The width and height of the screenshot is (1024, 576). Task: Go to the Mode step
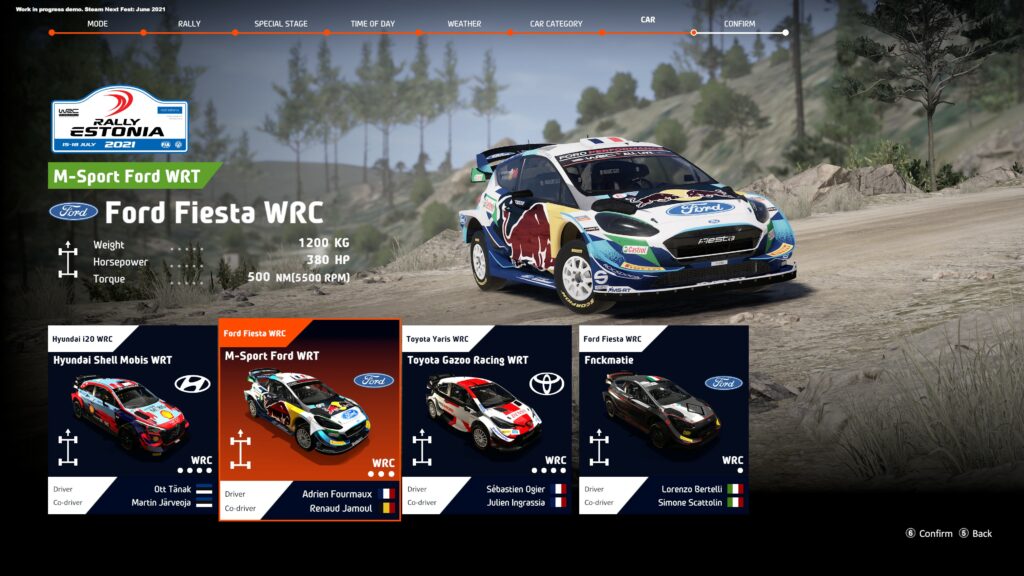[x=97, y=24]
